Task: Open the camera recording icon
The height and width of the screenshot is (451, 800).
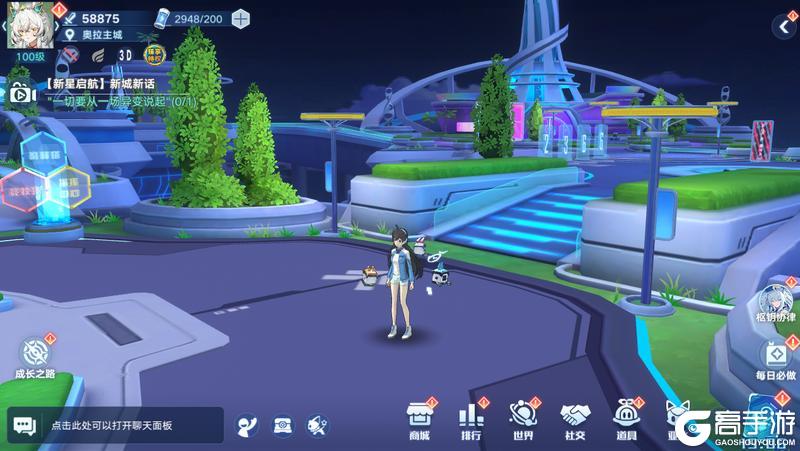Action: tap(20, 93)
